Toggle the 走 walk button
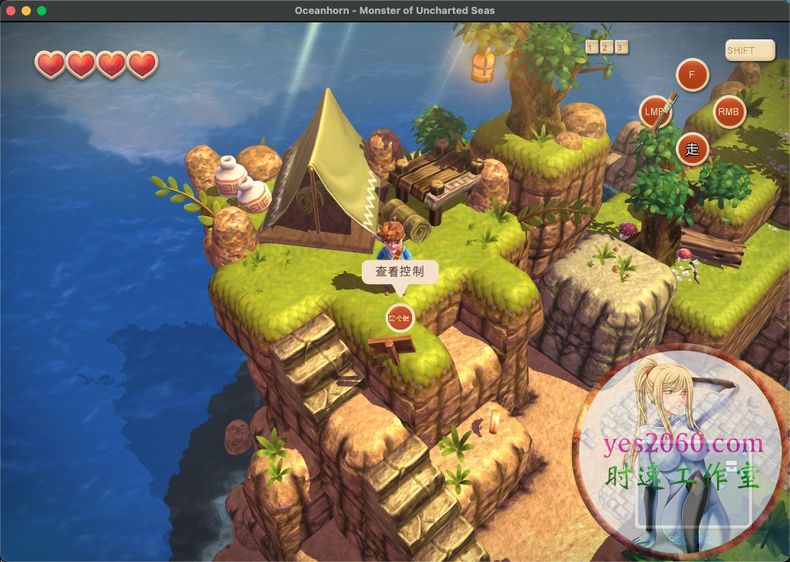Image resolution: width=790 pixels, height=562 pixels. click(x=692, y=150)
